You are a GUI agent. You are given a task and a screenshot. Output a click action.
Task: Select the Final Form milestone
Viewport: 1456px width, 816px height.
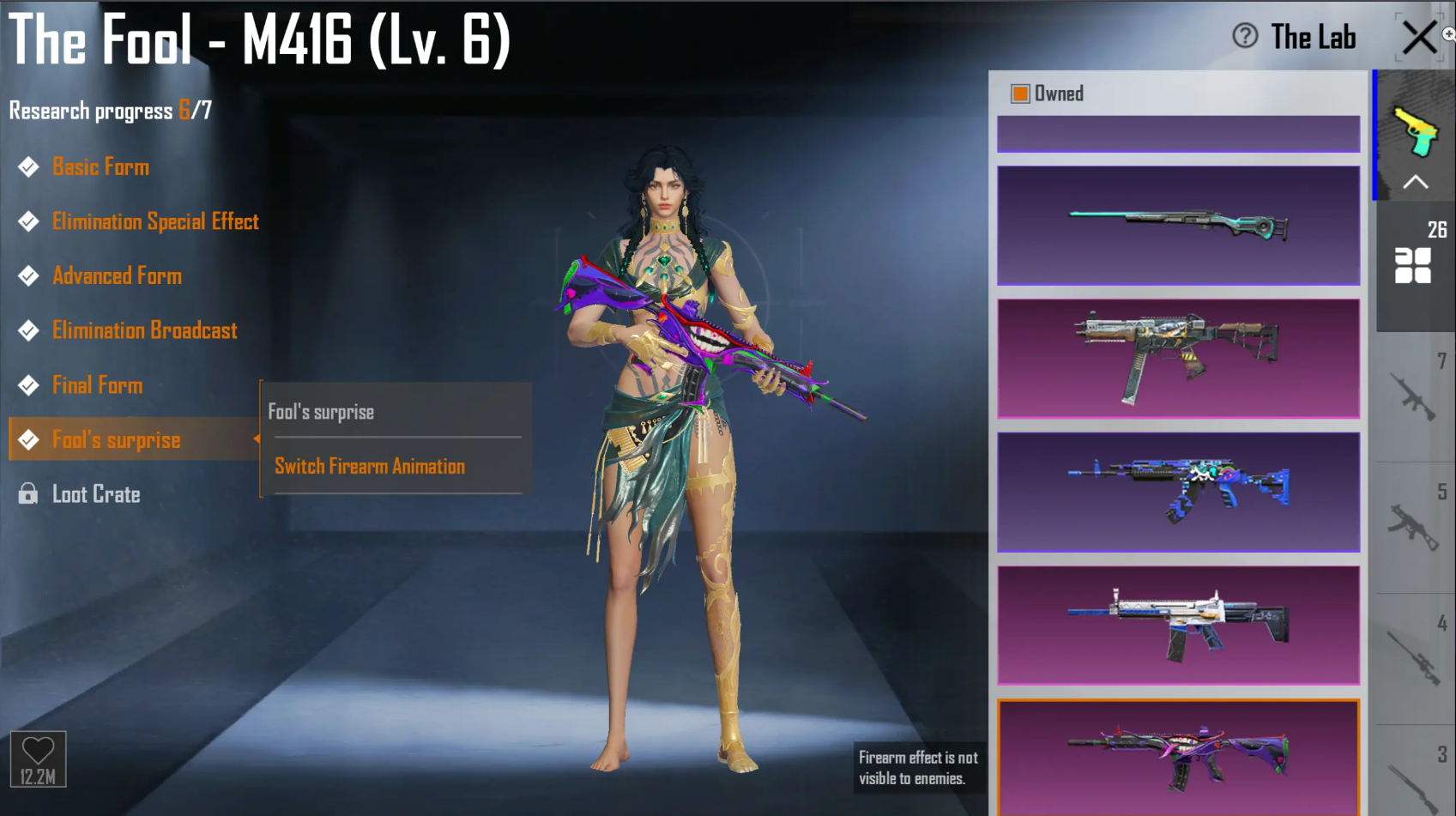(x=97, y=384)
